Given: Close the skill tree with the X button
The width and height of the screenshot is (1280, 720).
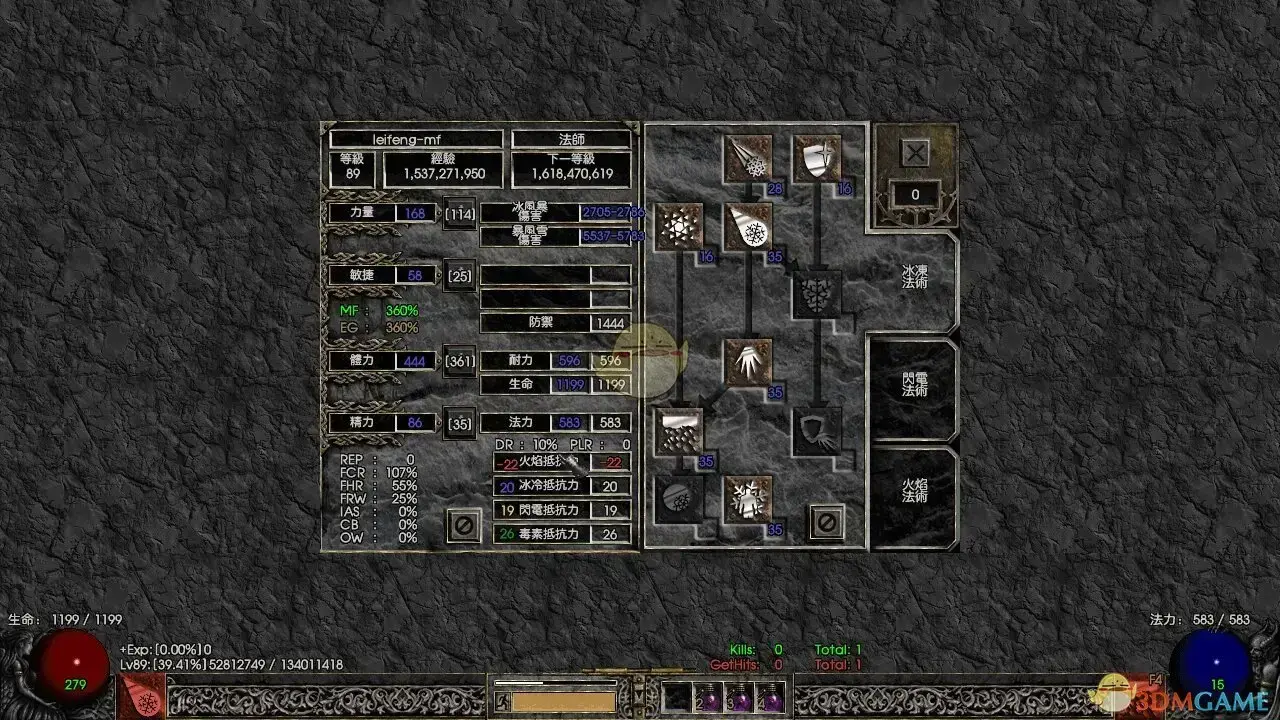Looking at the screenshot, I should (x=915, y=153).
